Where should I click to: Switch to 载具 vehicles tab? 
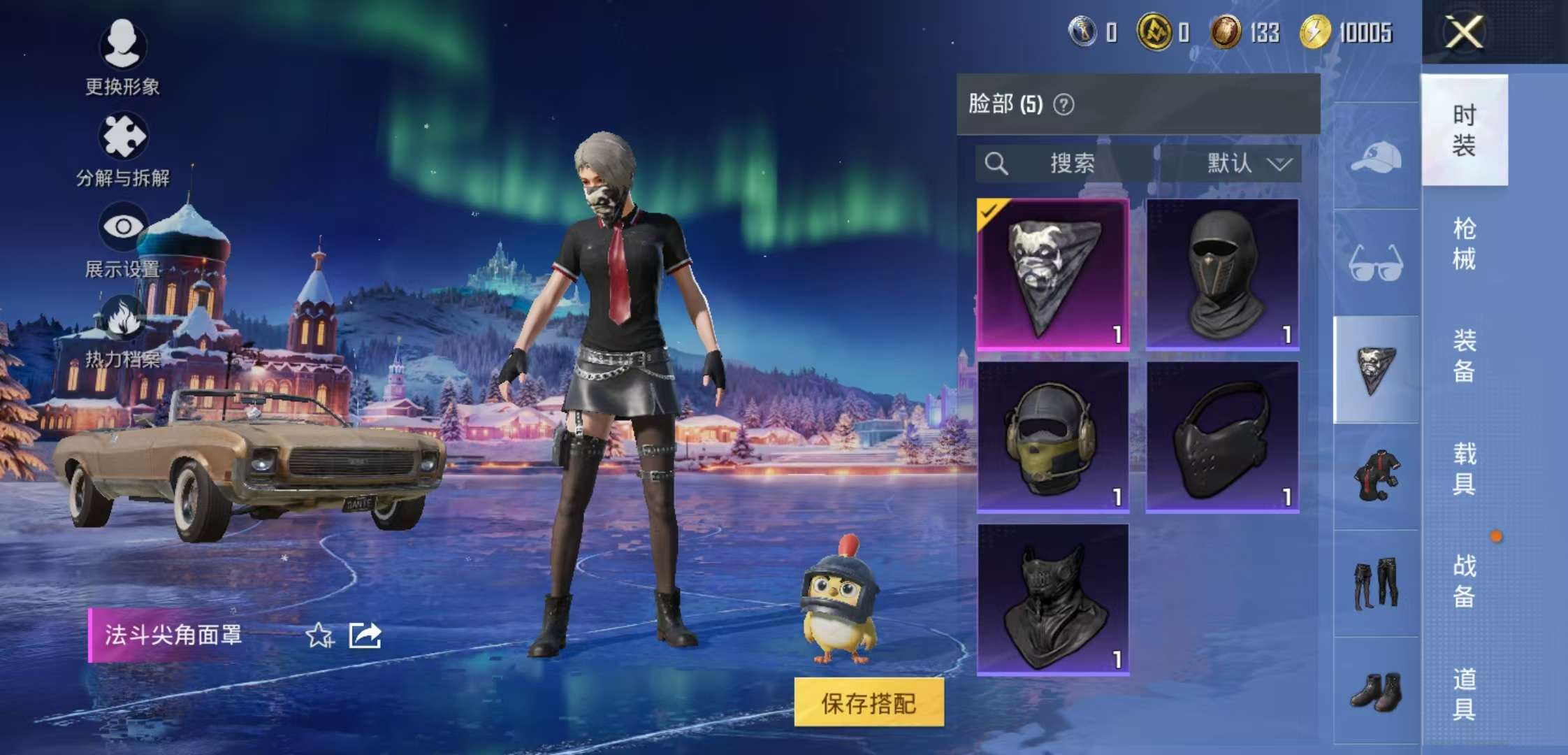point(1464,468)
